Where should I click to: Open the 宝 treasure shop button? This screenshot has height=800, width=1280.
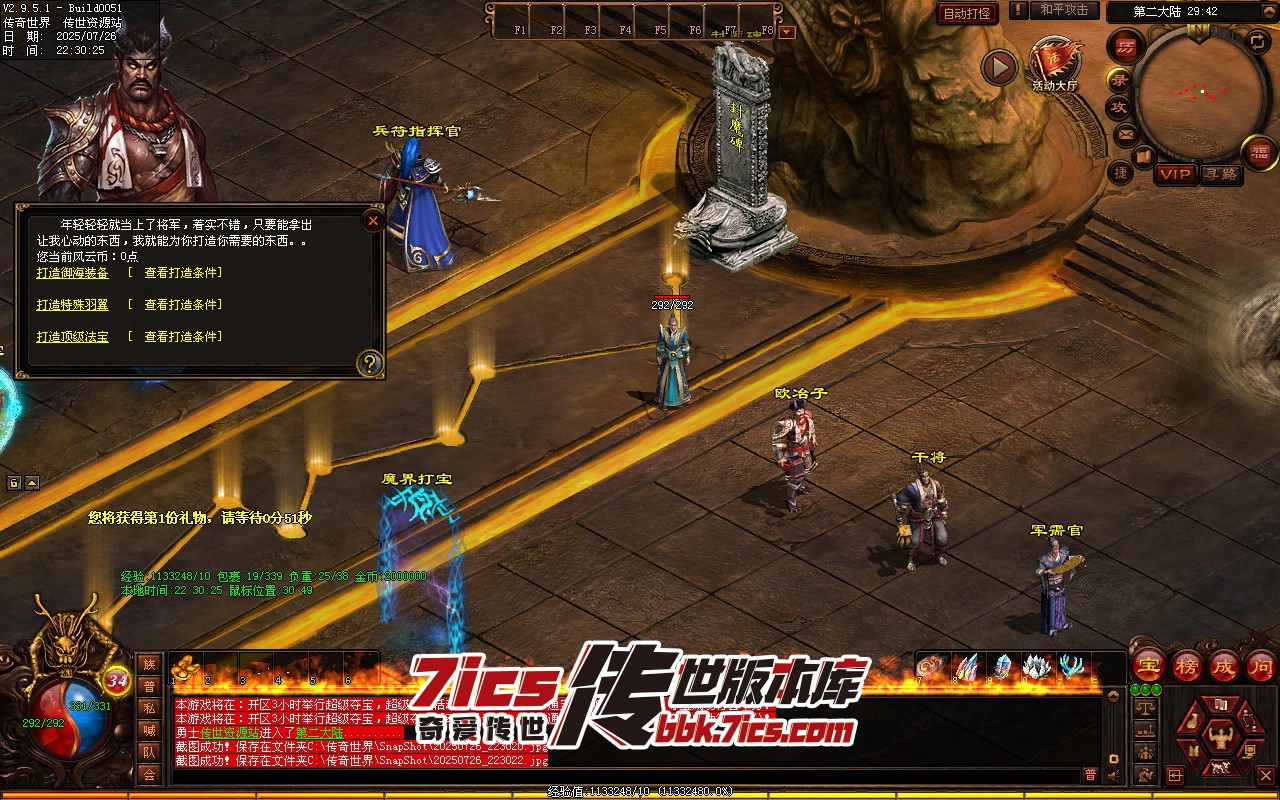click(x=1148, y=665)
